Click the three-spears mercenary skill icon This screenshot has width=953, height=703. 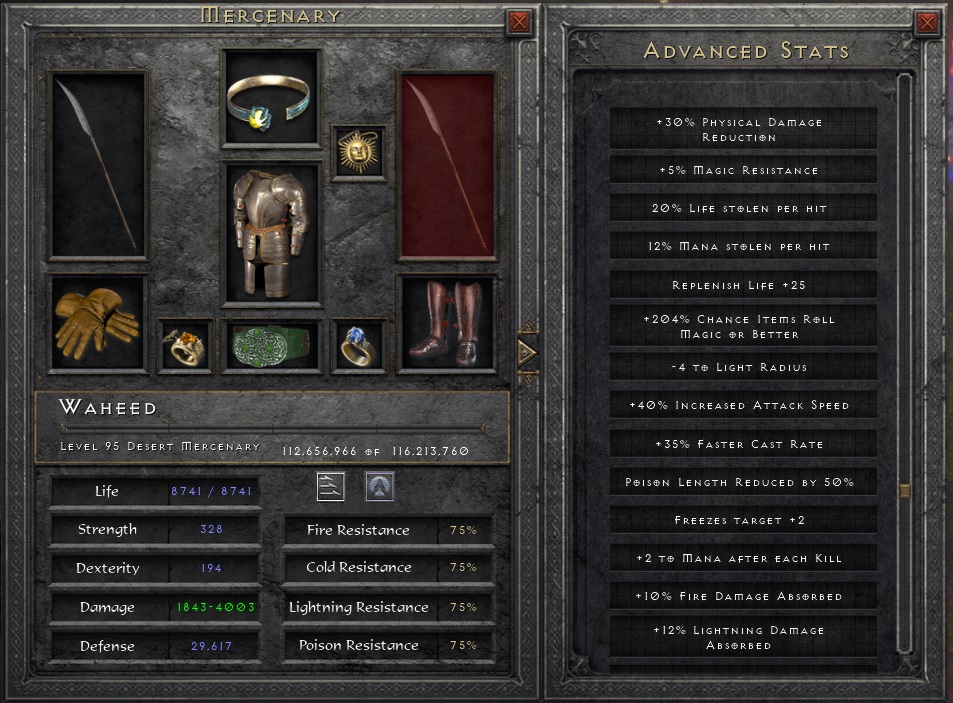331,487
